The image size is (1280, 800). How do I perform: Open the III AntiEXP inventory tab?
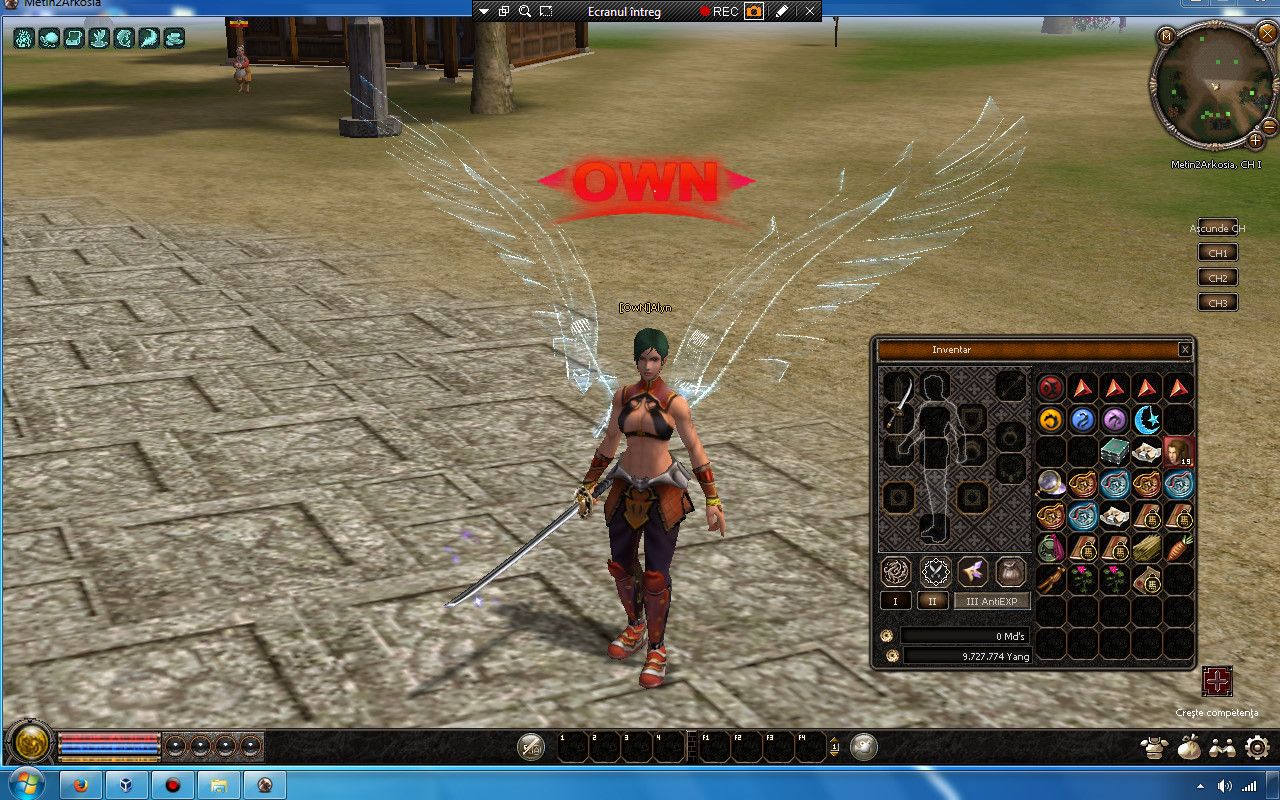tap(991, 601)
